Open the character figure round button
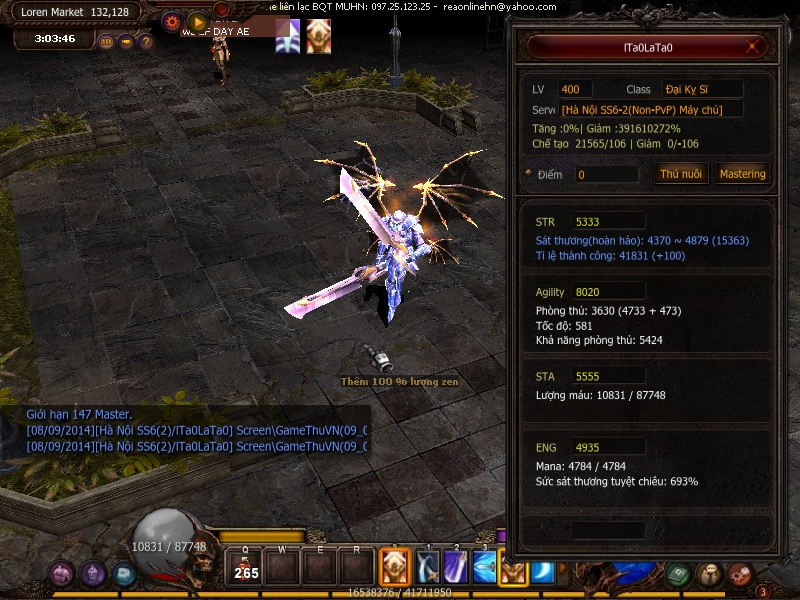800x600 pixels. (x=710, y=574)
